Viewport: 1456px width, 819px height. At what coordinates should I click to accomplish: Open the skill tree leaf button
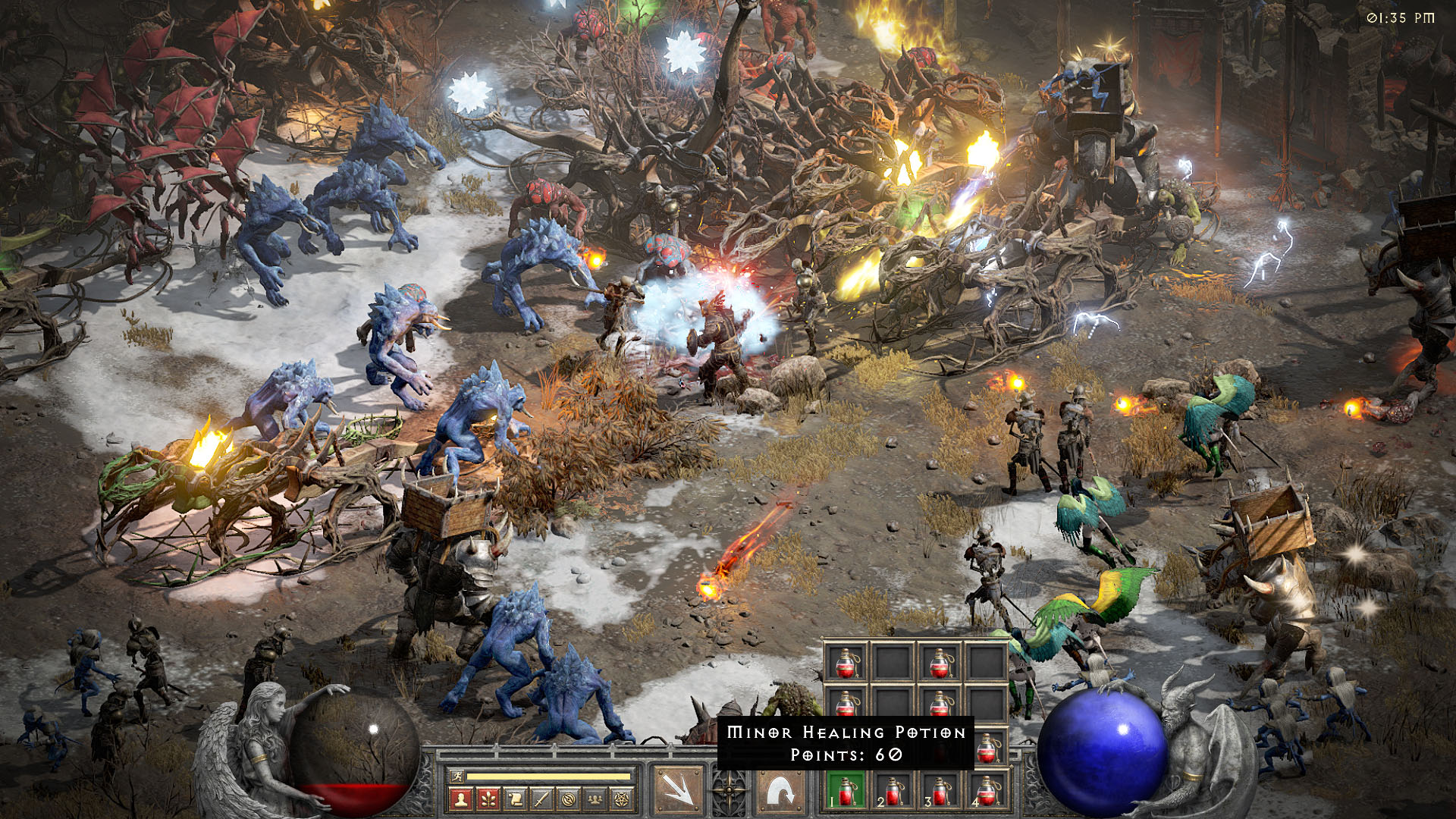[488, 799]
